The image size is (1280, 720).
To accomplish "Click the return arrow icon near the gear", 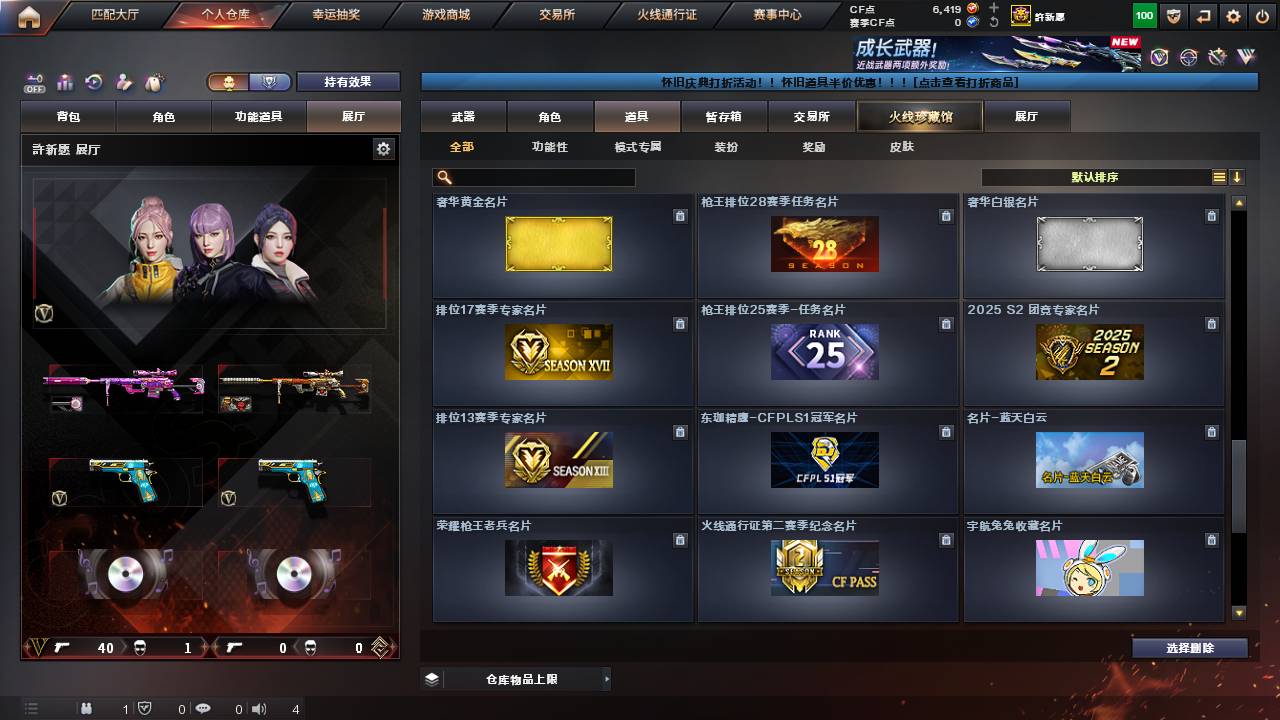I will [x=1203, y=15].
